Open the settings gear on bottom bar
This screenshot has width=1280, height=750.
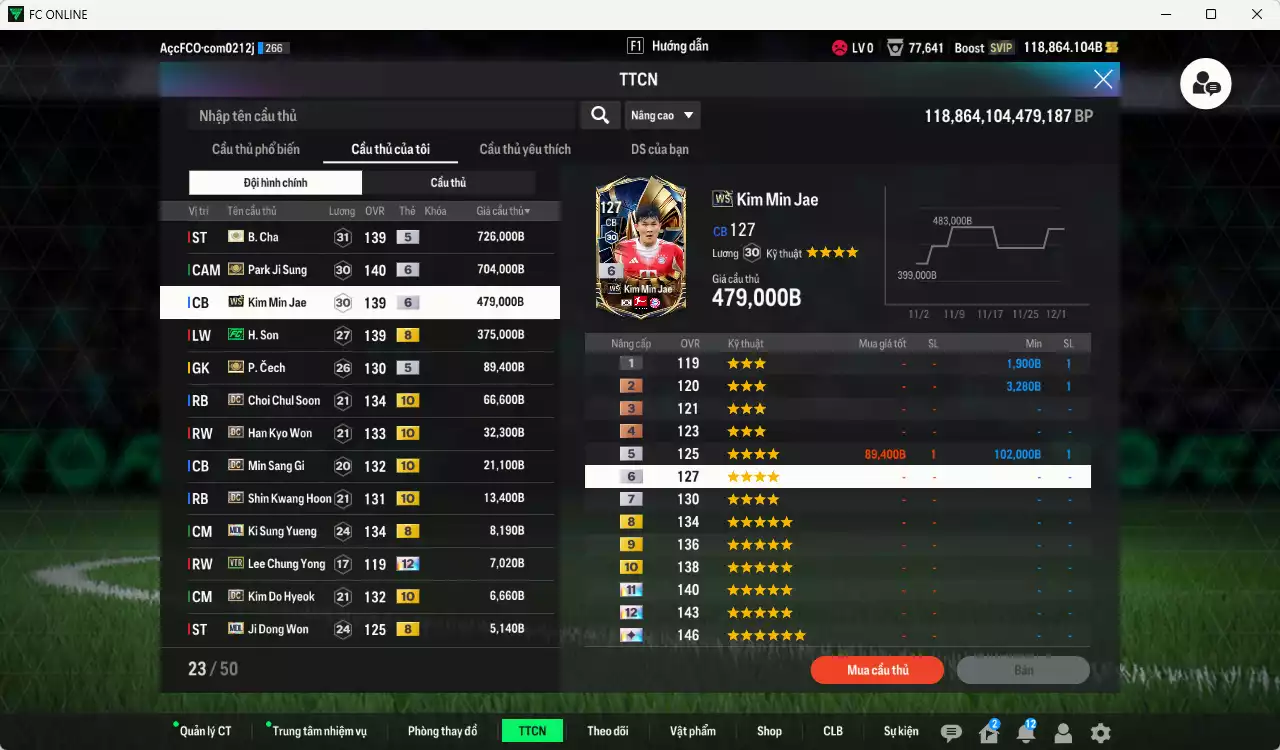pyautogui.click(x=1101, y=733)
